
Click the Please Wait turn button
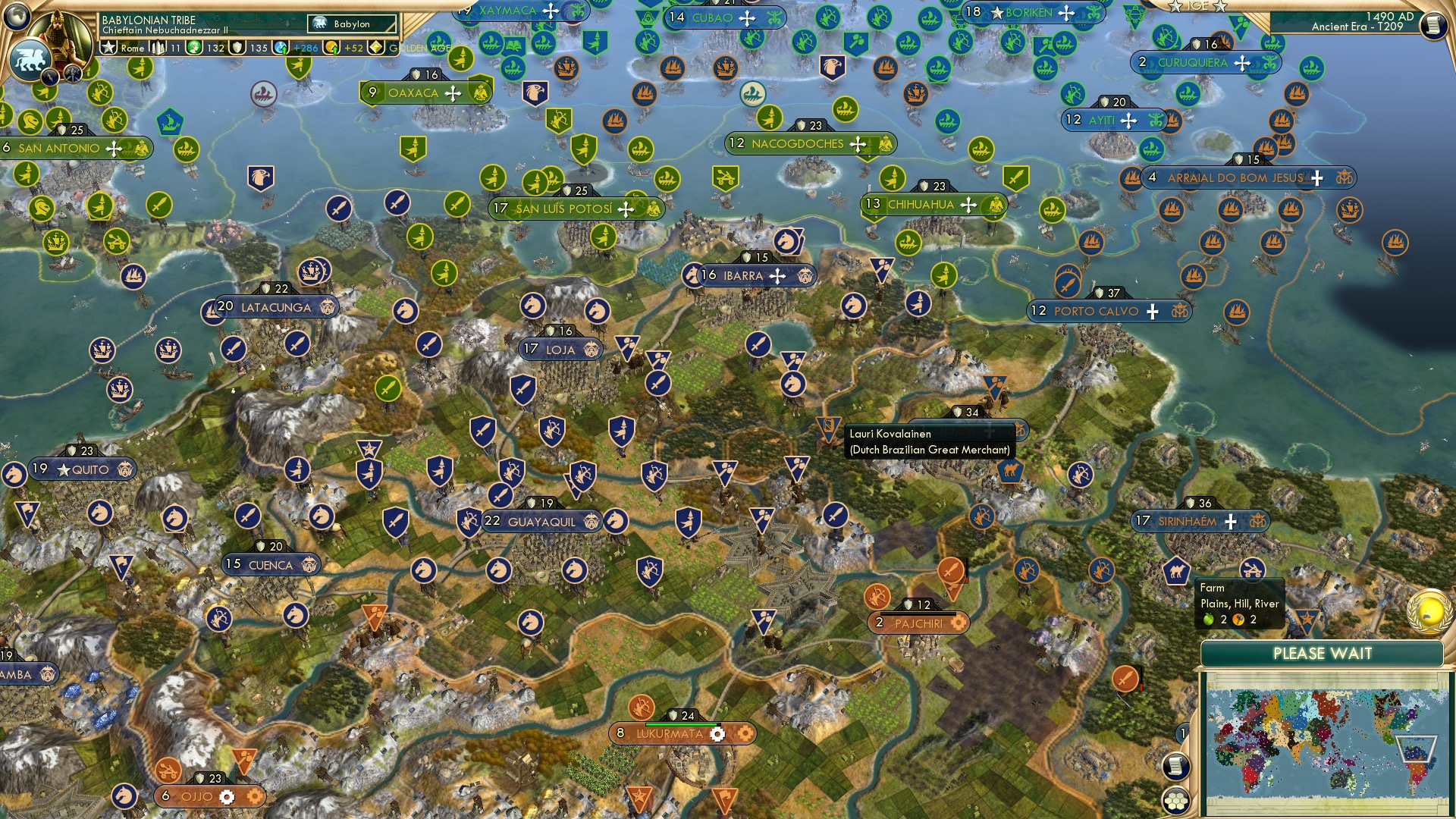(x=1322, y=654)
